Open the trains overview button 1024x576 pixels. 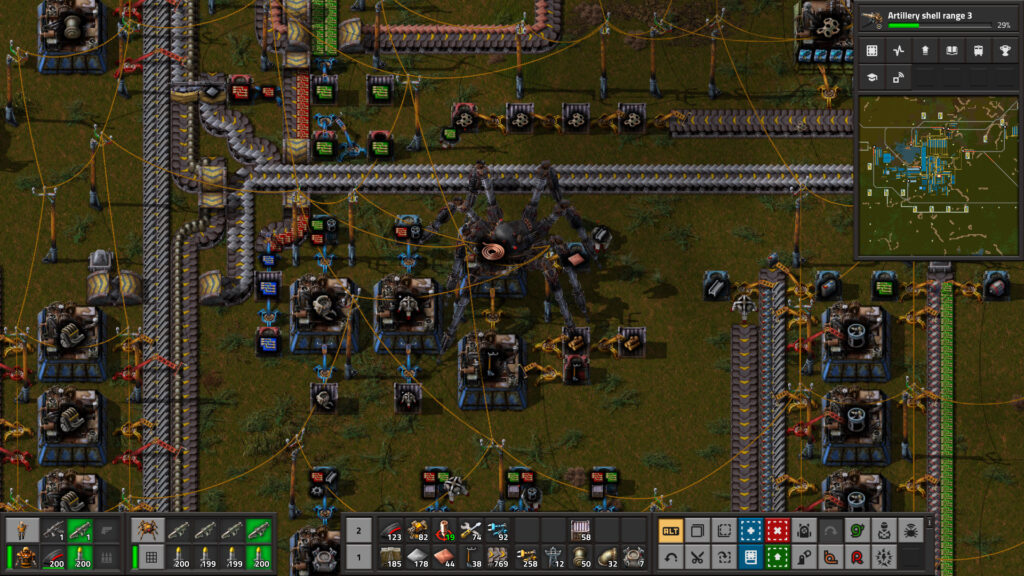tap(976, 50)
